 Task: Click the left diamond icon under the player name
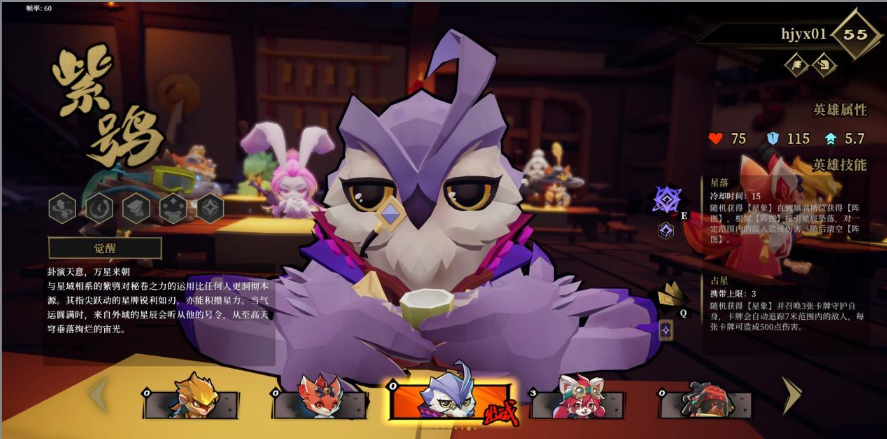pyautogui.click(x=798, y=65)
